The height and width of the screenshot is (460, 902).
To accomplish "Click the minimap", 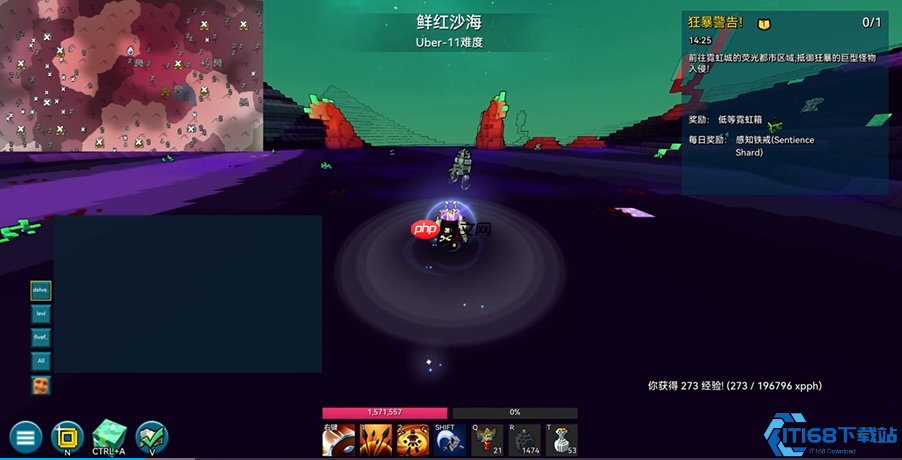I will (x=131, y=75).
